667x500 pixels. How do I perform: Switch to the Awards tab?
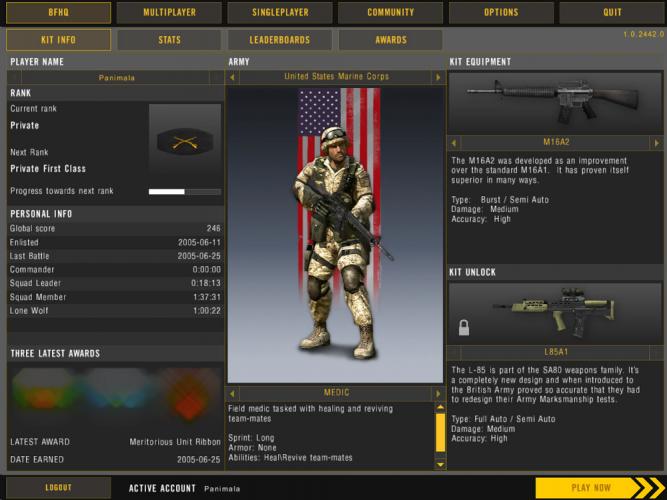tap(390, 40)
